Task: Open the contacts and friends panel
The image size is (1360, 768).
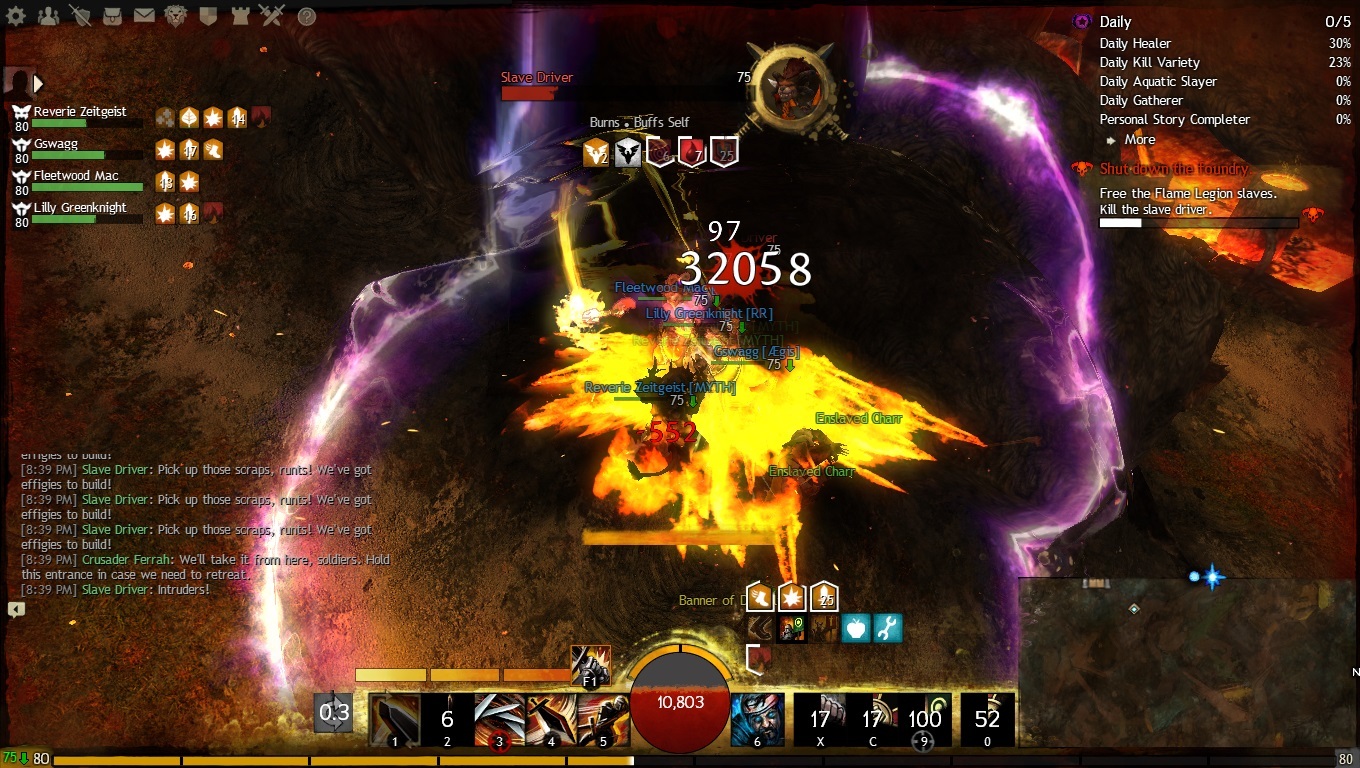Action: [x=48, y=16]
